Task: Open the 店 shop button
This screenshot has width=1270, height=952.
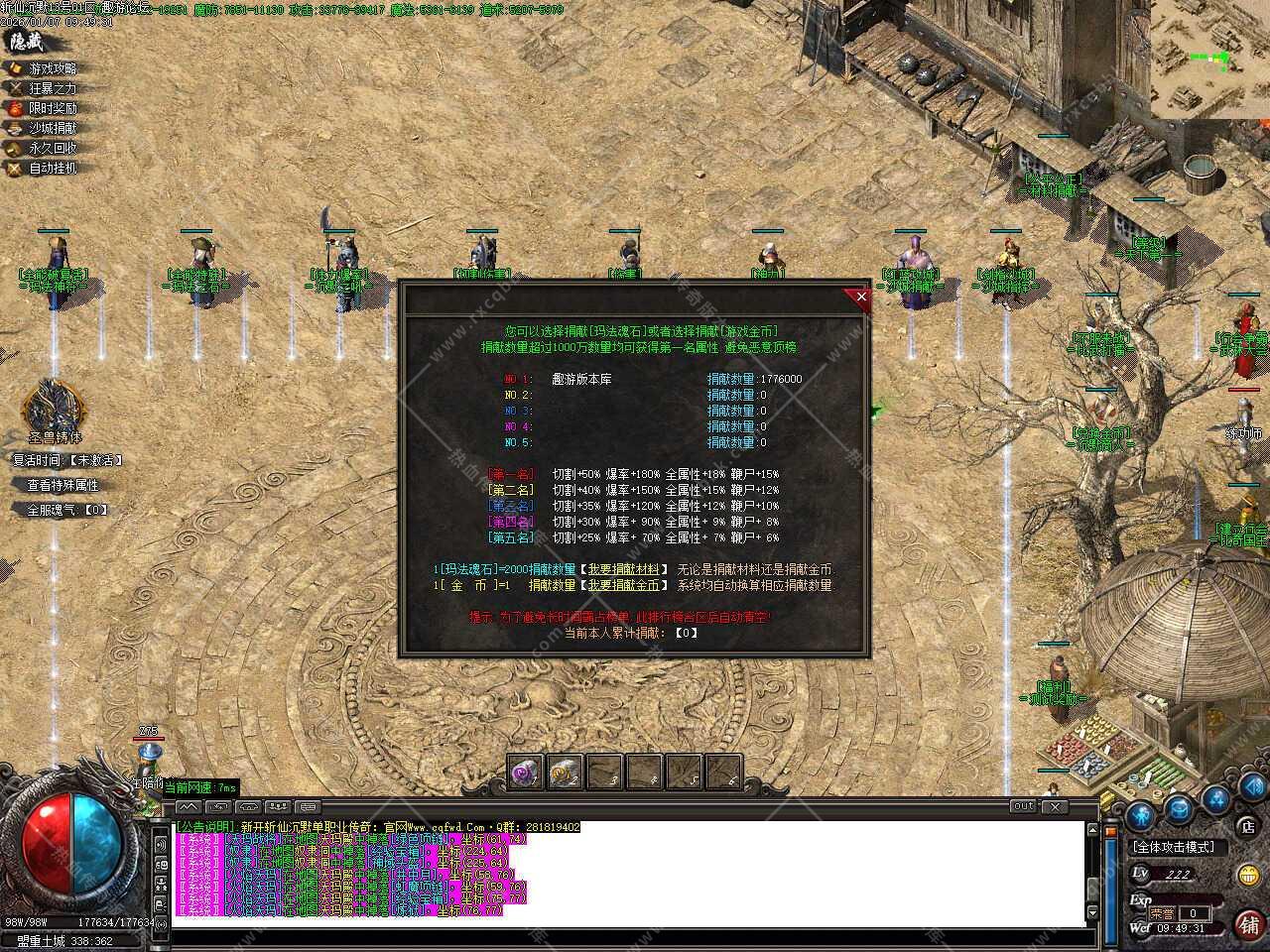Action: 1246,825
